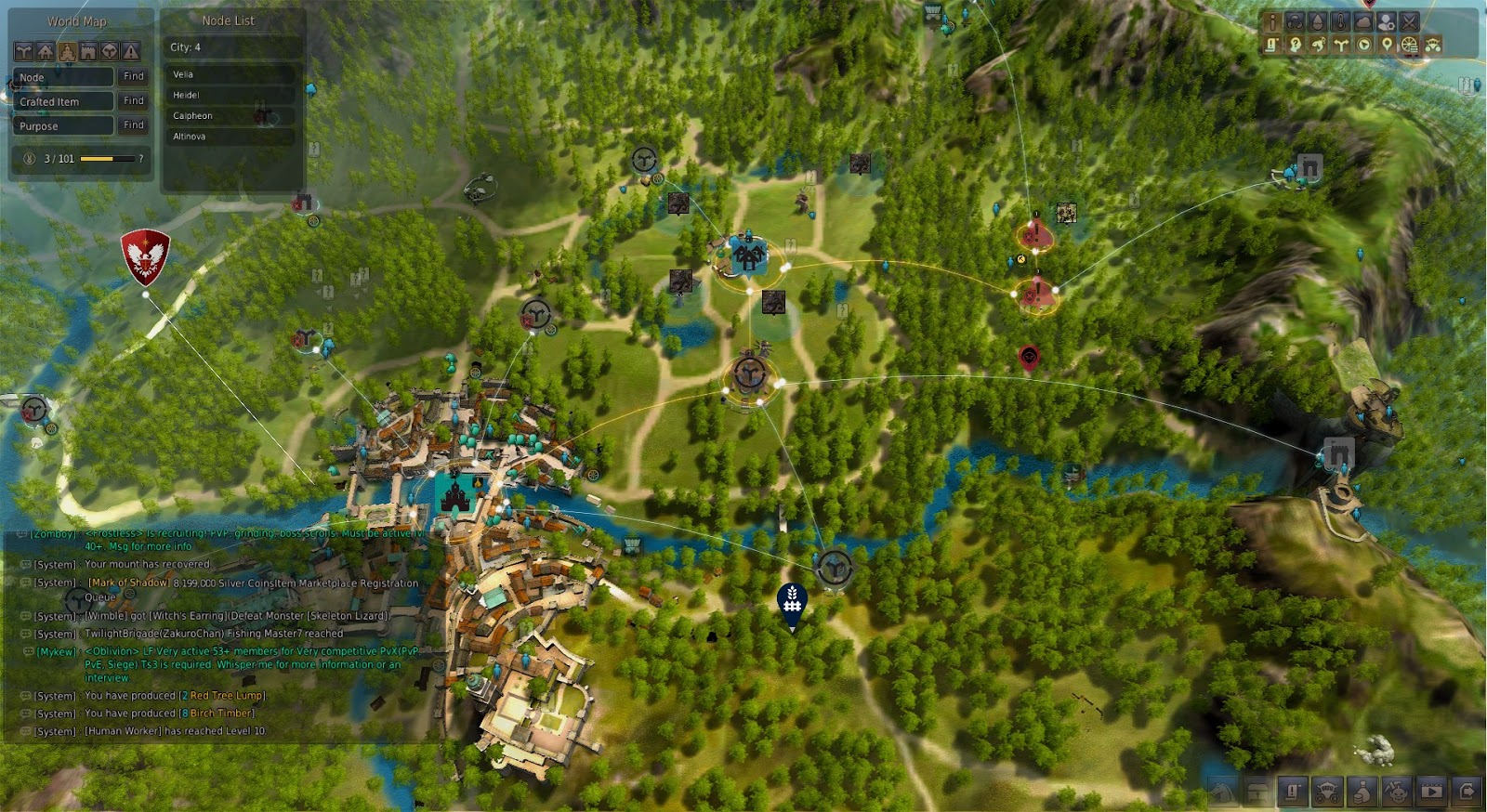This screenshot has height=812, width=1487.
Task: Open the question mark beside exploration progress
Action: tap(140, 159)
